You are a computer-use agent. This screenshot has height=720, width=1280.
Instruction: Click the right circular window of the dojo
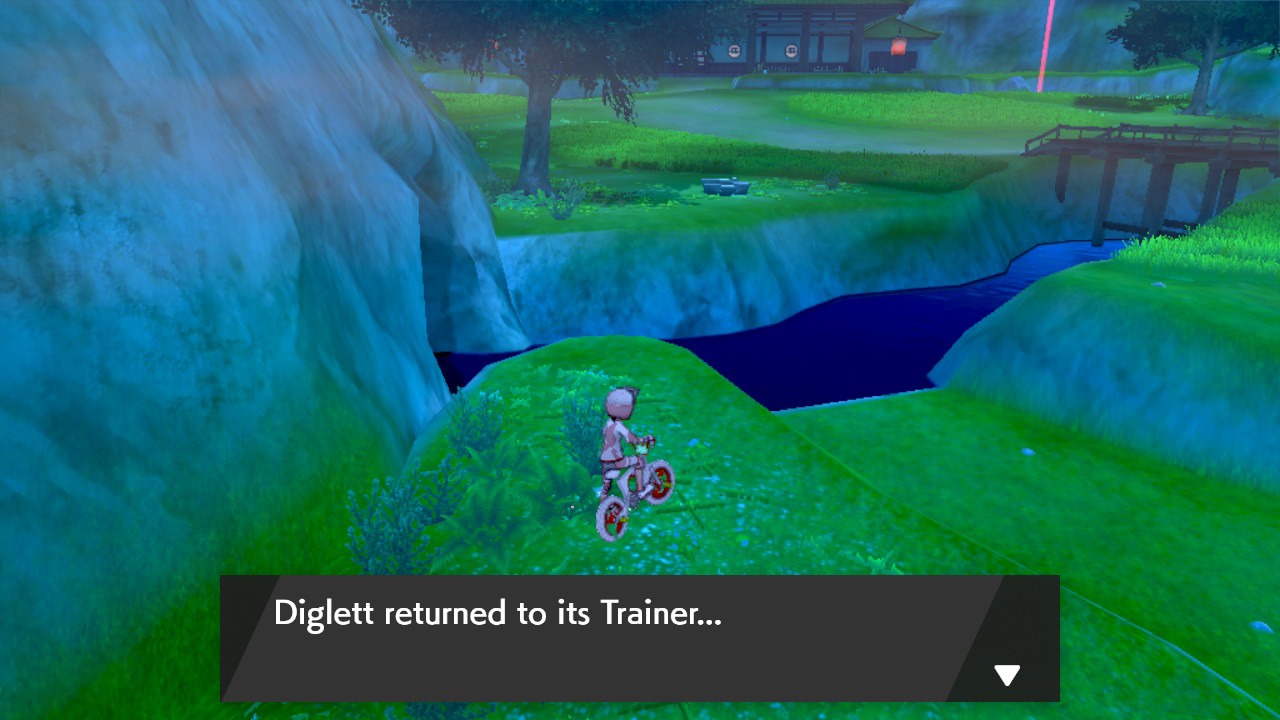791,51
